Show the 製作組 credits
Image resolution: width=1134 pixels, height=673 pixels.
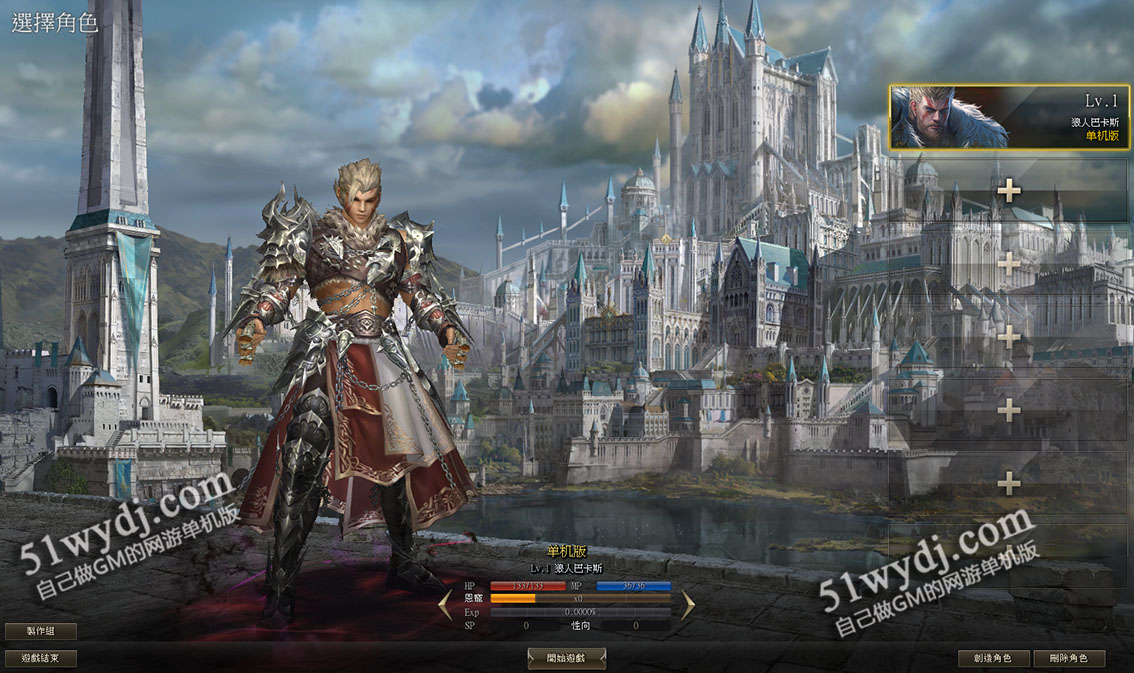click(x=41, y=631)
